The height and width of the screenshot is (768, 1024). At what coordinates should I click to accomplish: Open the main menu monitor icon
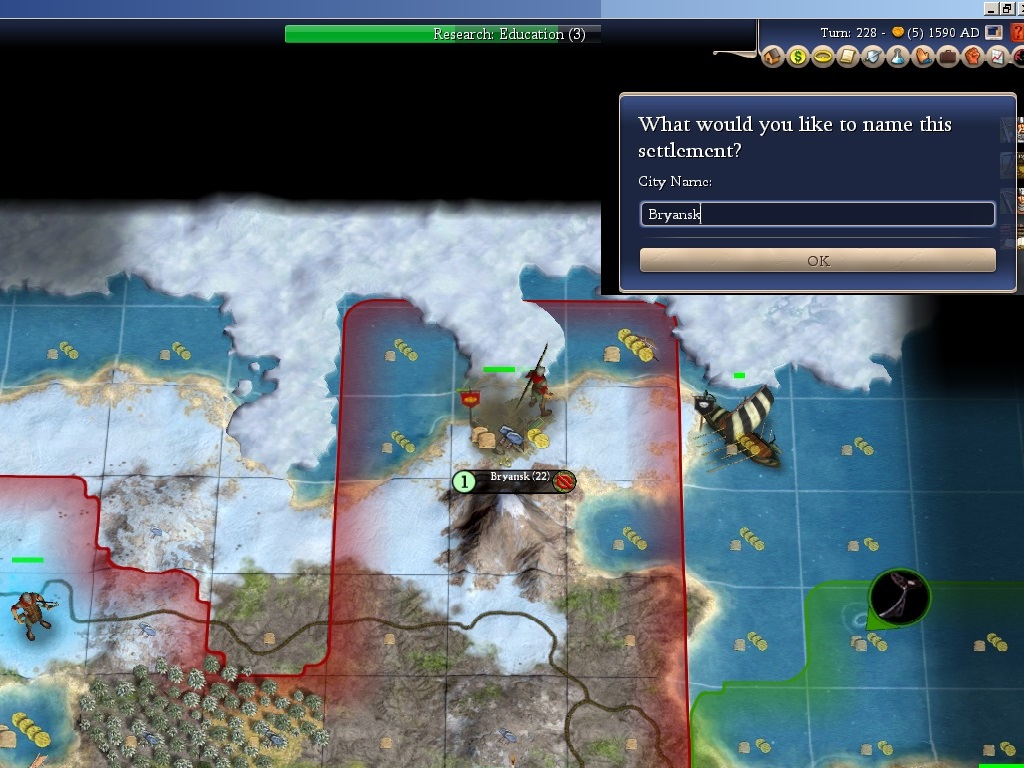994,33
